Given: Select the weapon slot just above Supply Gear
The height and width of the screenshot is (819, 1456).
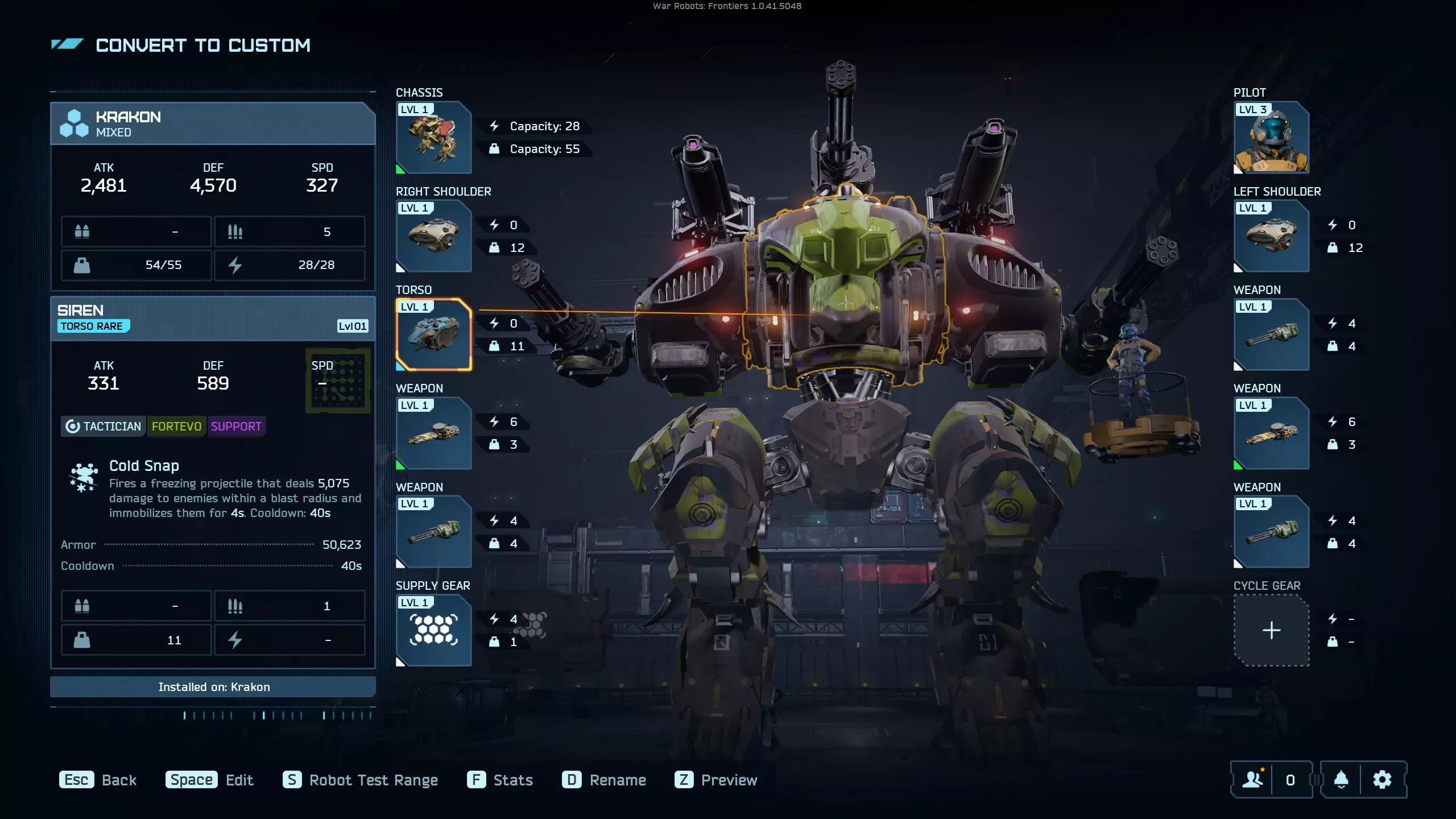Looking at the screenshot, I should click(x=433, y=532).
